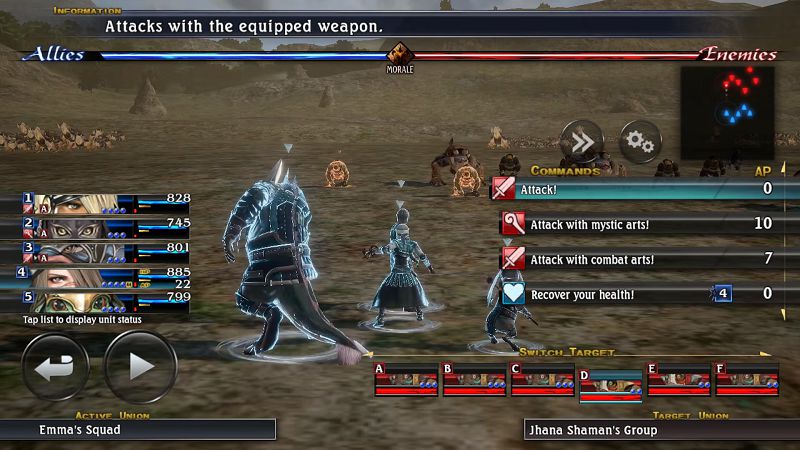Show status of unit 5 in list
800x450 pixels.
[106, 300]
